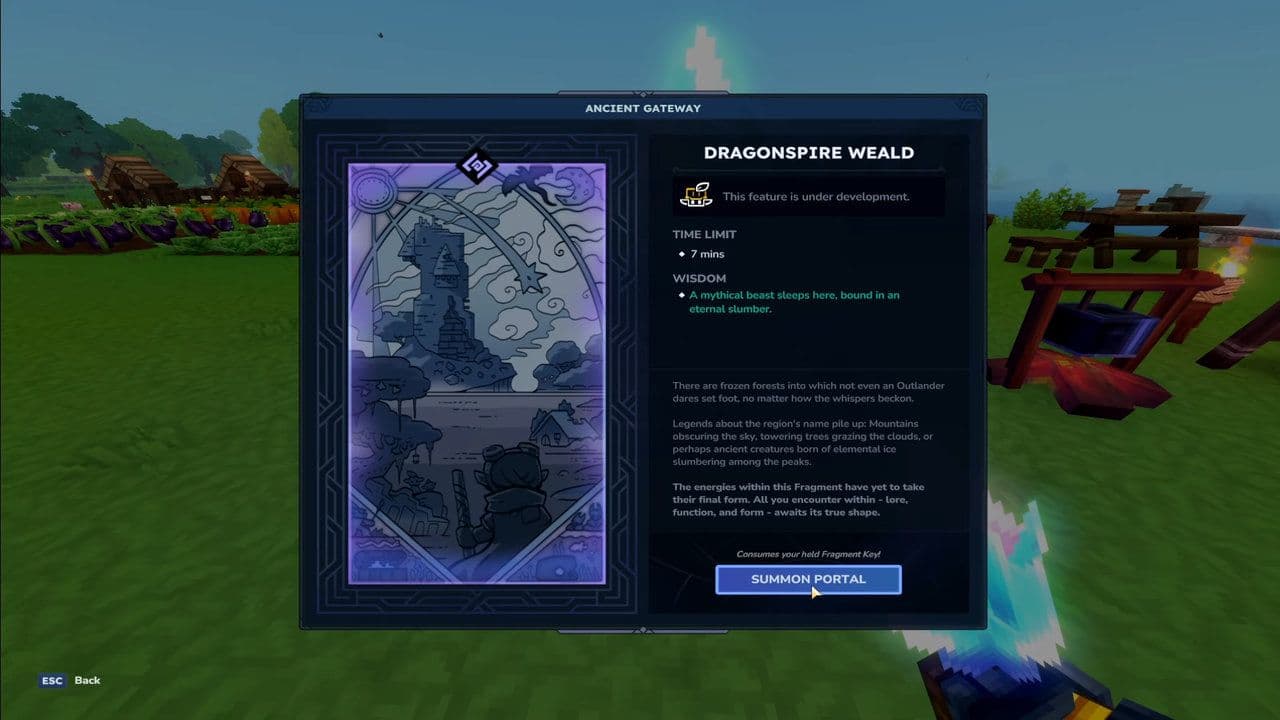Click the top-left corner ornament of the dialog
Viewport: 1280px width, 720px height.
pos(322,103)
